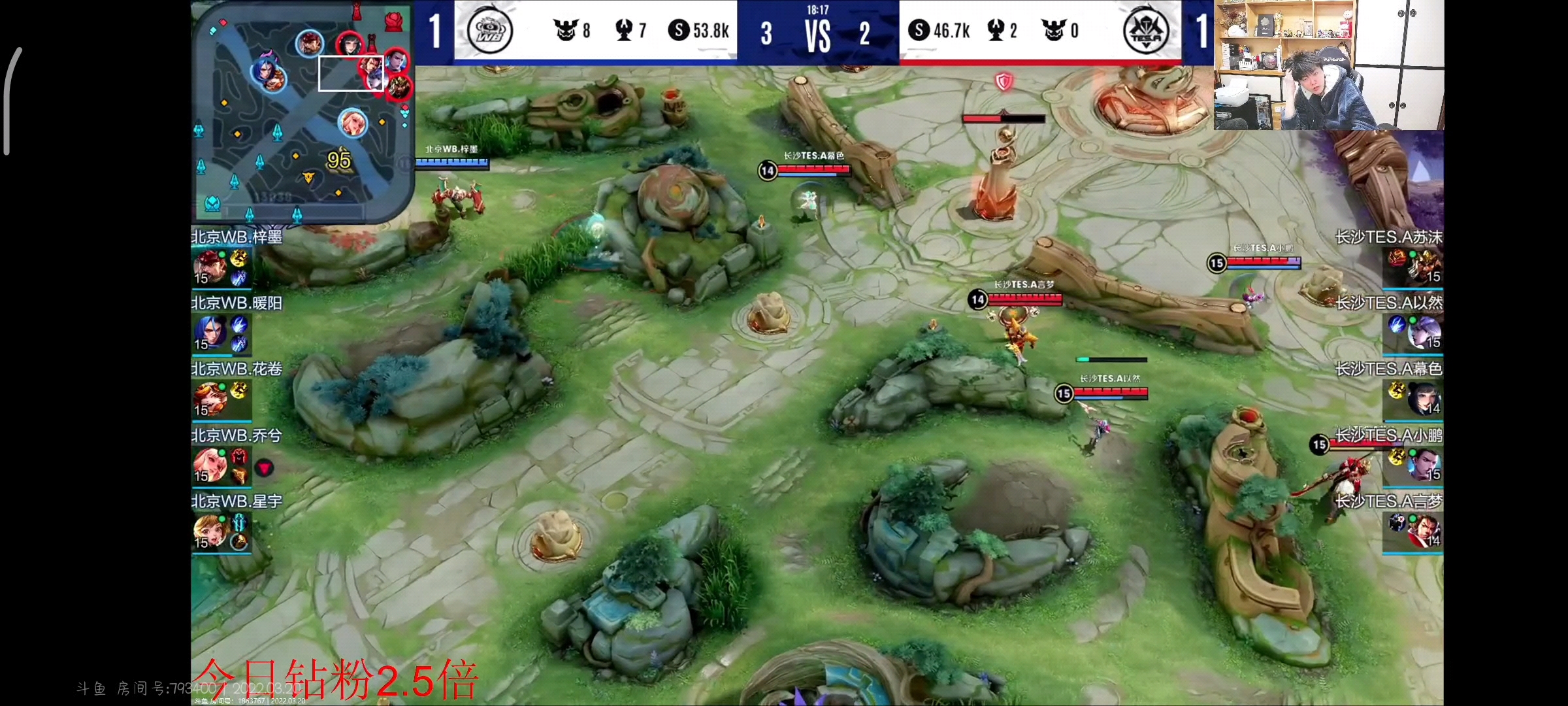
Task: Click the WB team logo on scoreboard
Action: tap(490, 31)
